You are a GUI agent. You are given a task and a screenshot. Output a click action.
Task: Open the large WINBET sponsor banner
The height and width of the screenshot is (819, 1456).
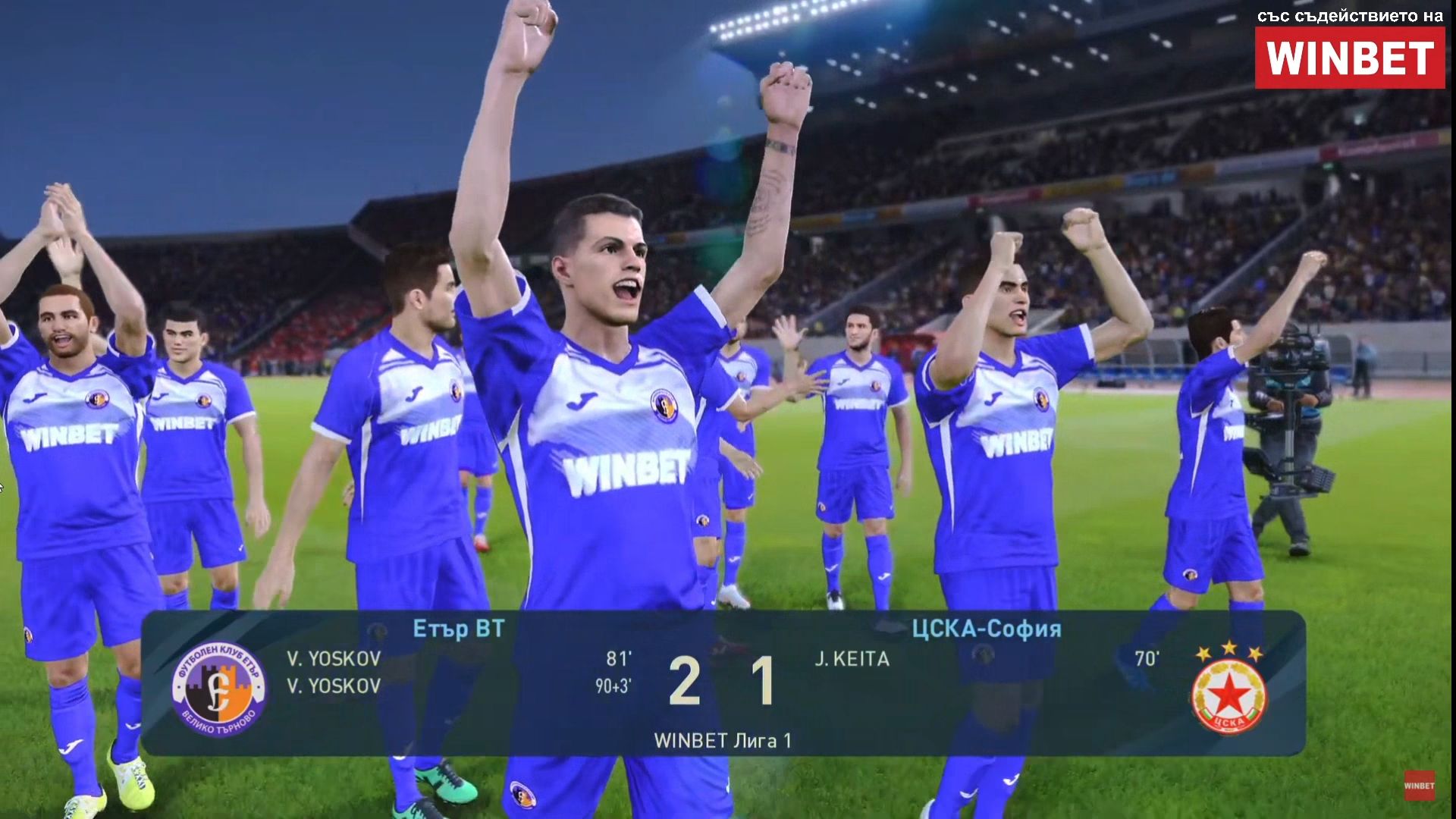1349,58
